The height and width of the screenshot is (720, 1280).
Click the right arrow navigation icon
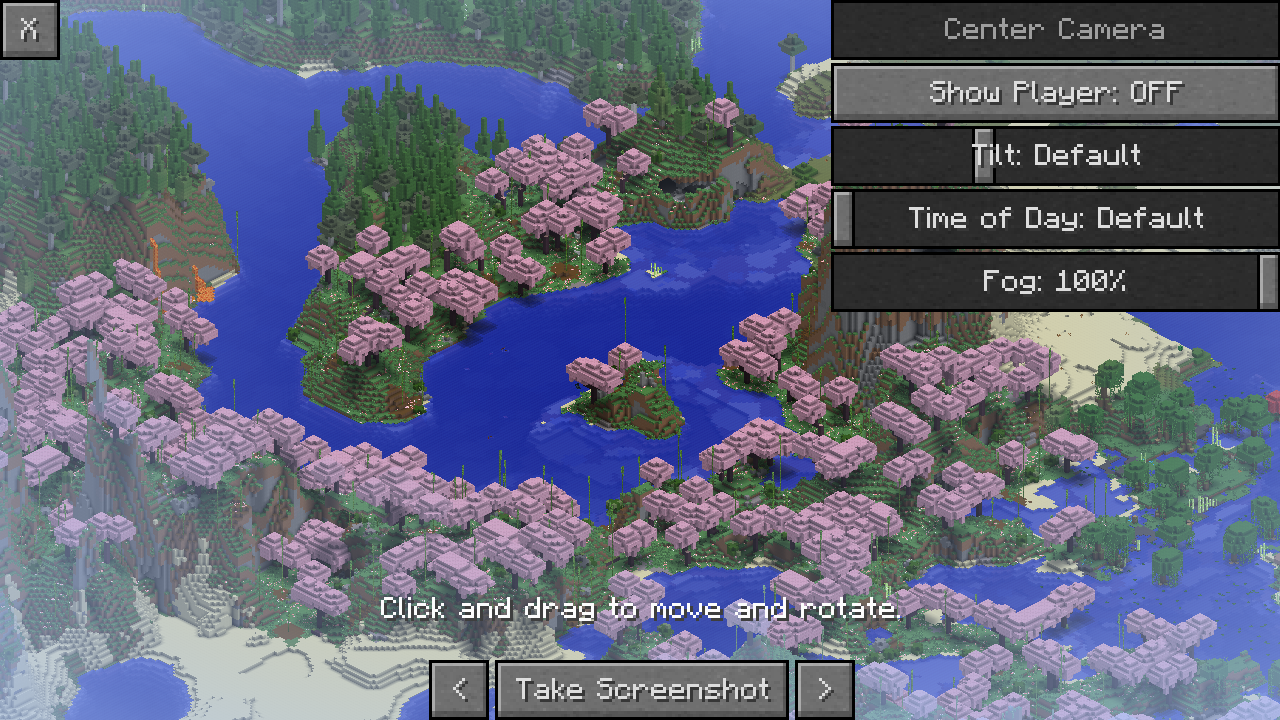[824, 689]
